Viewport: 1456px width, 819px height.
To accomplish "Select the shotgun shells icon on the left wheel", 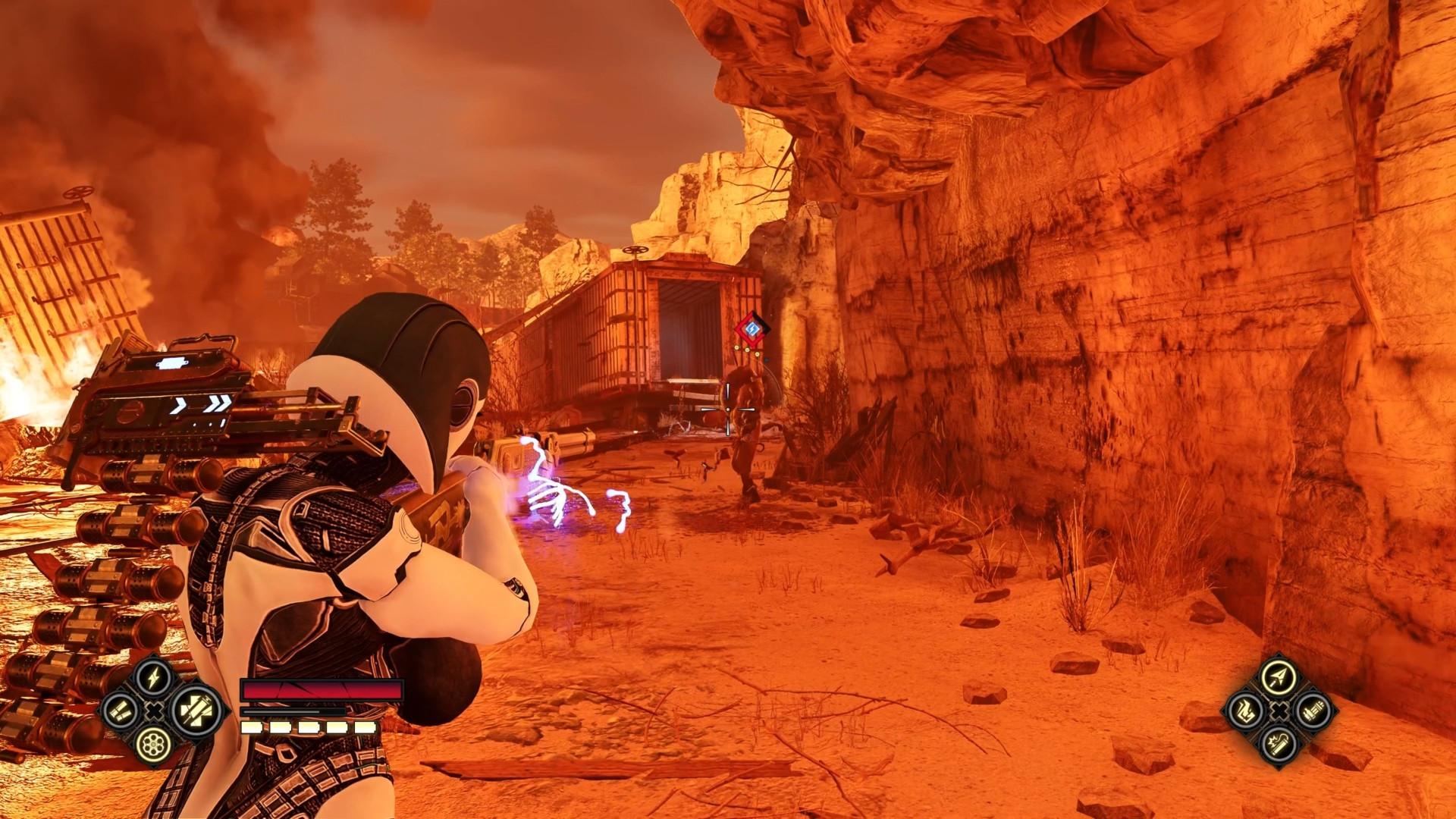I will pos(121,711).
